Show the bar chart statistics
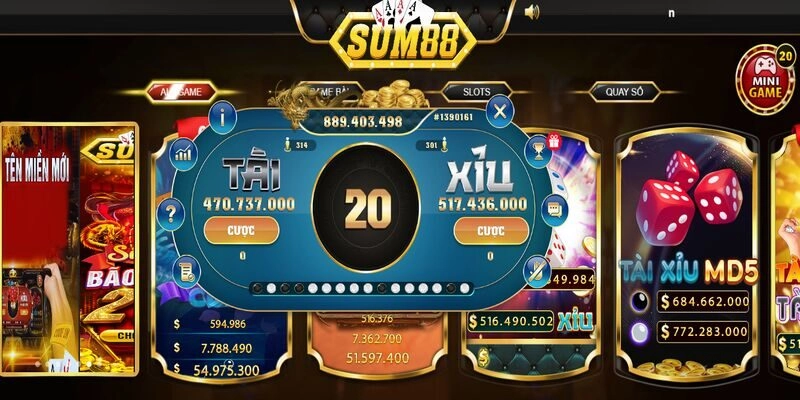 184,152
